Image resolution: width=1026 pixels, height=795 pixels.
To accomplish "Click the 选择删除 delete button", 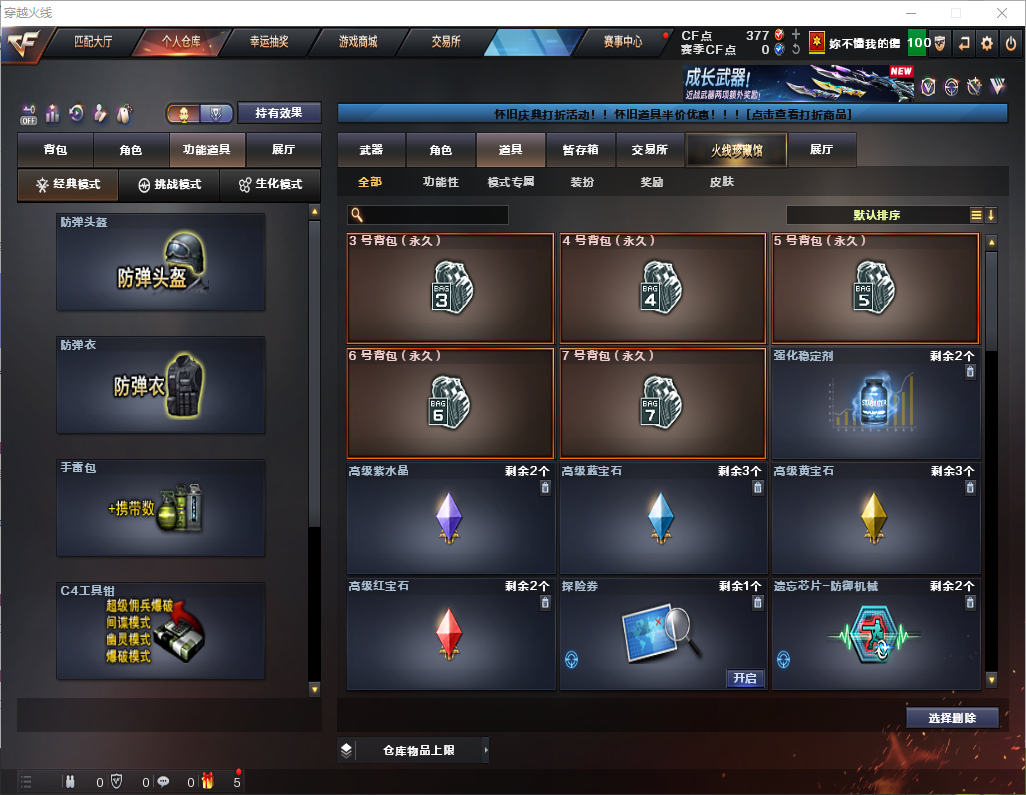I will pyautogui.click(x=952, y=718).
